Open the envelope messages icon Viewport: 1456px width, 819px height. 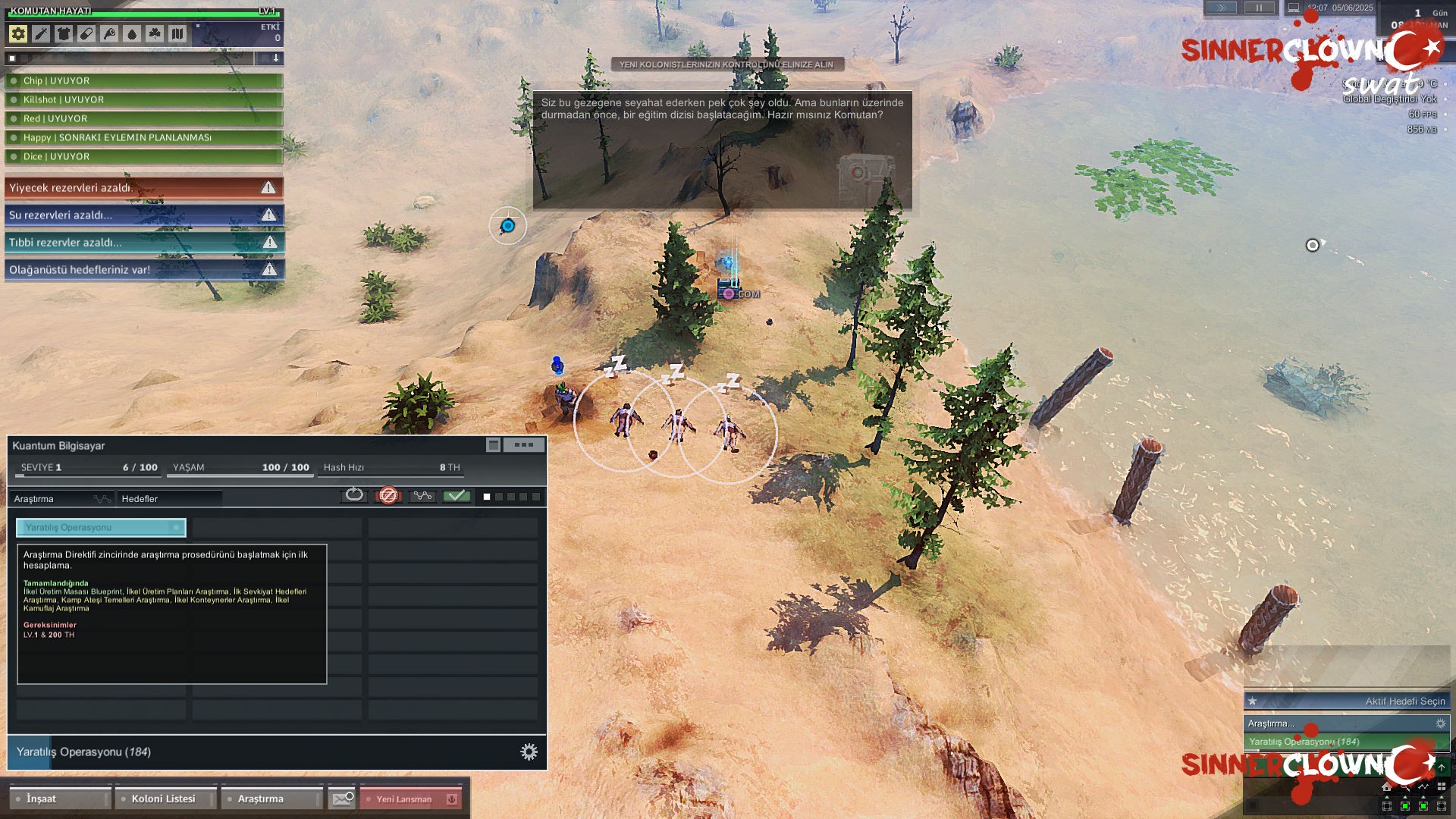pos(342,799)
